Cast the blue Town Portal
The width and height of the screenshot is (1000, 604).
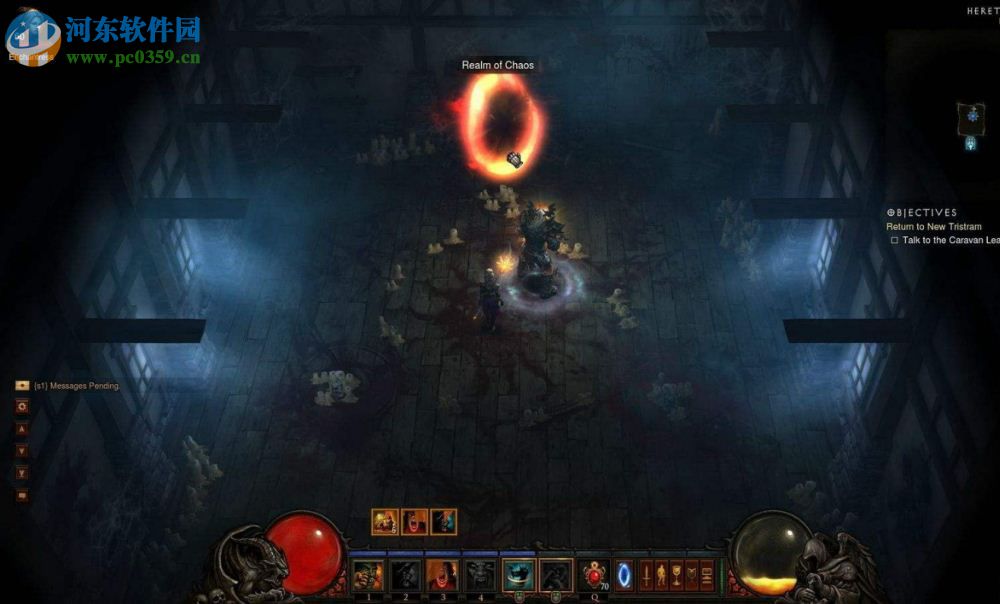tap(625, 576)
